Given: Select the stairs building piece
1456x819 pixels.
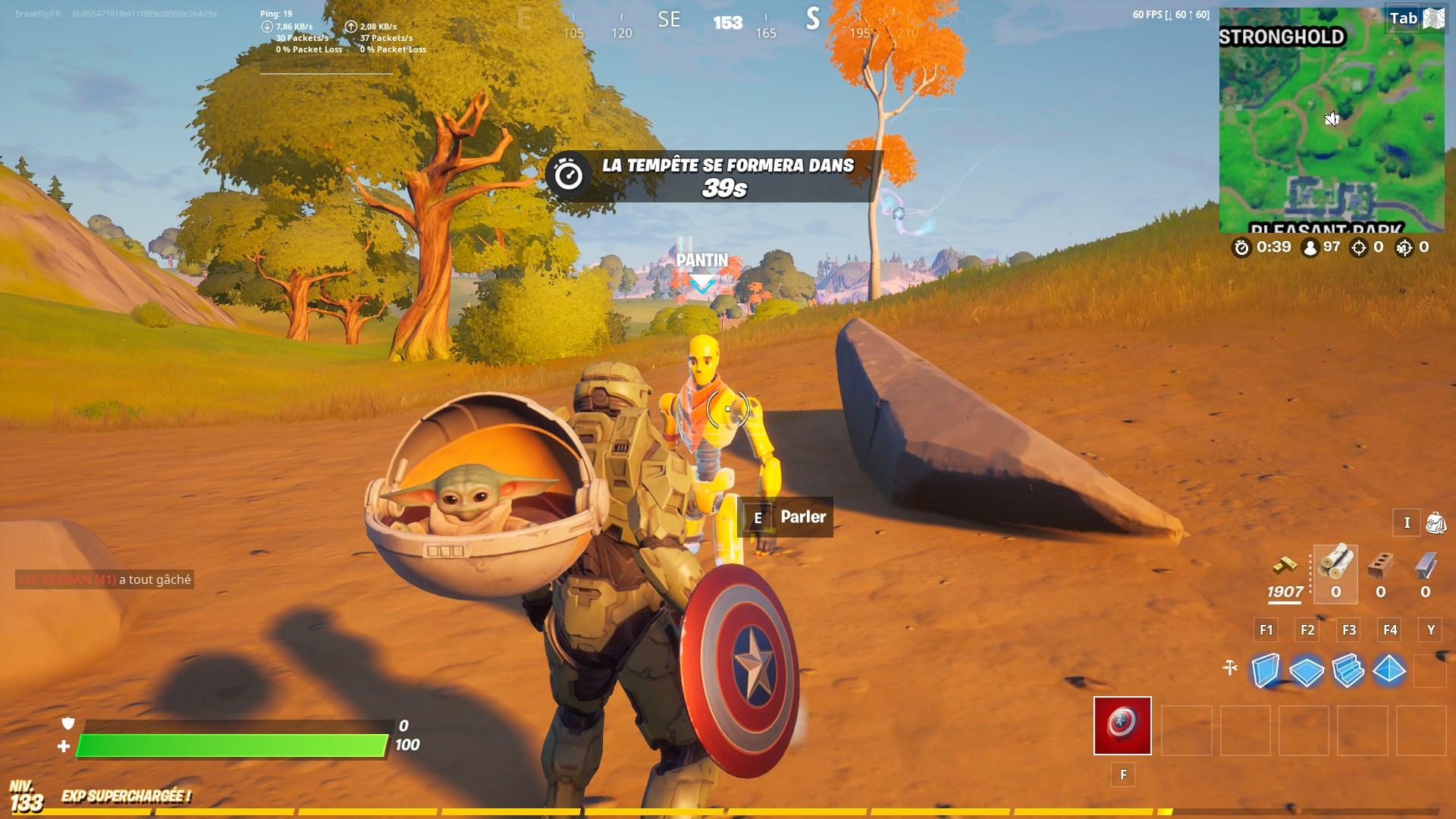Looking at the screenshot, I should (x=1348, y=670).
